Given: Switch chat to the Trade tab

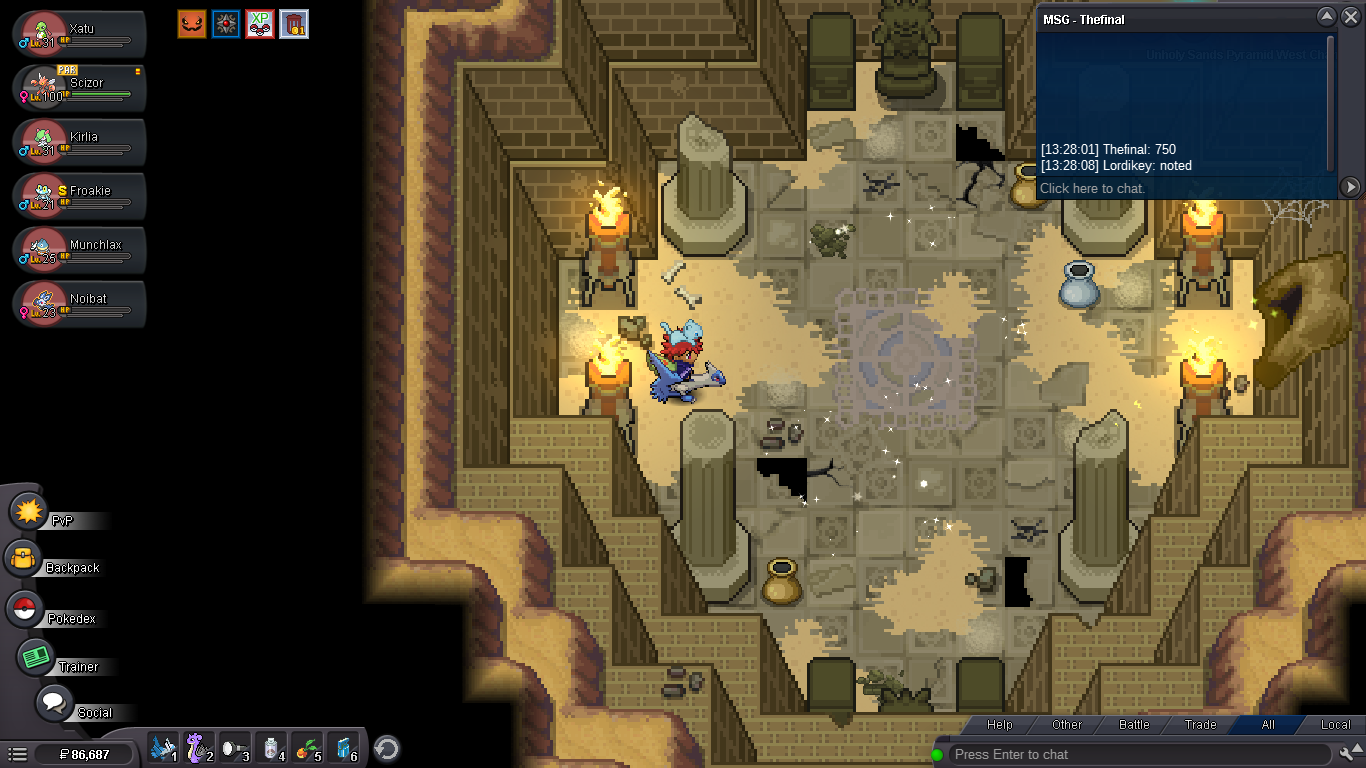Looking at the screenshot, I should (x=1200, y=725).
